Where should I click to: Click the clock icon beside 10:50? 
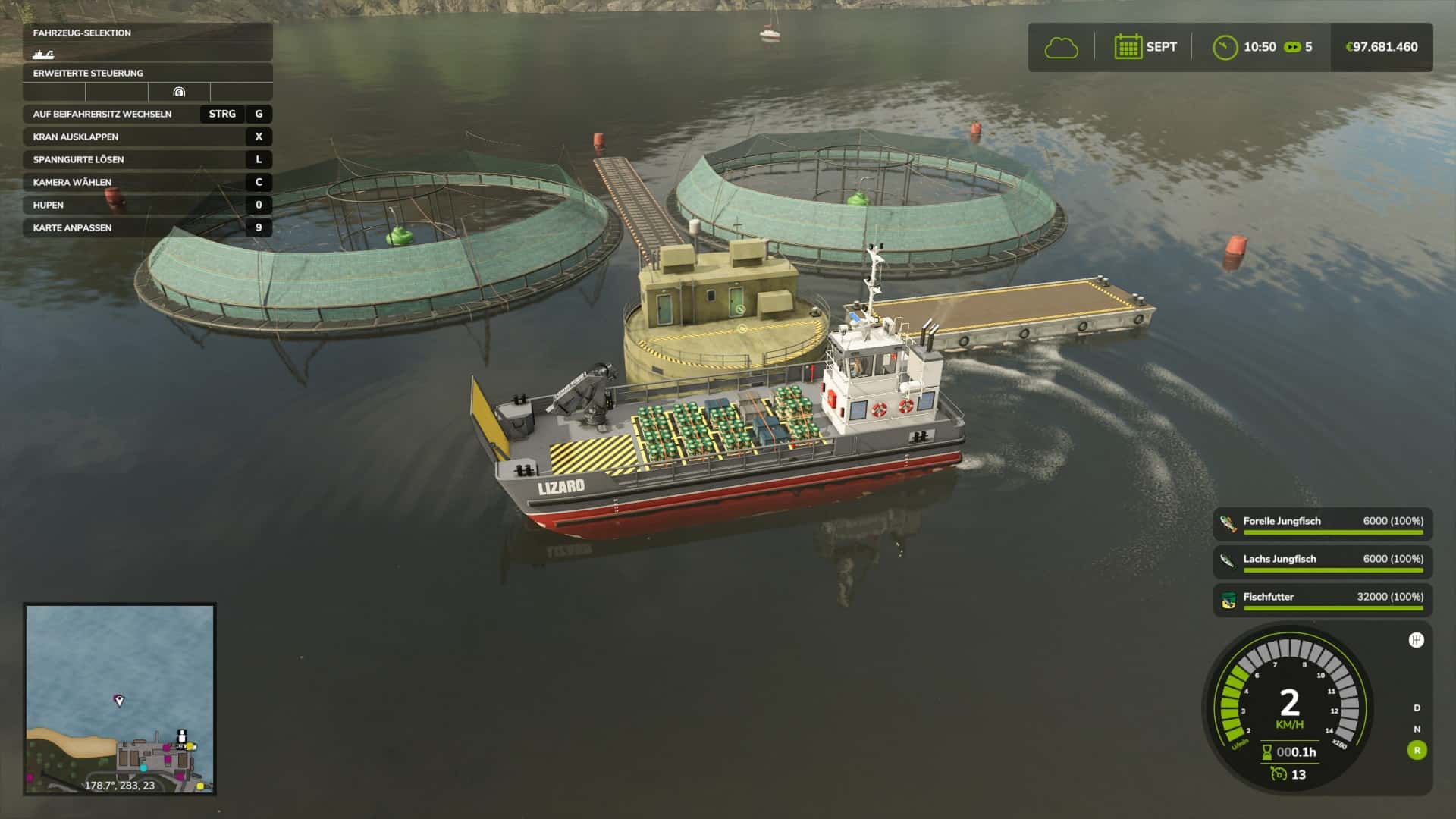1225,48
